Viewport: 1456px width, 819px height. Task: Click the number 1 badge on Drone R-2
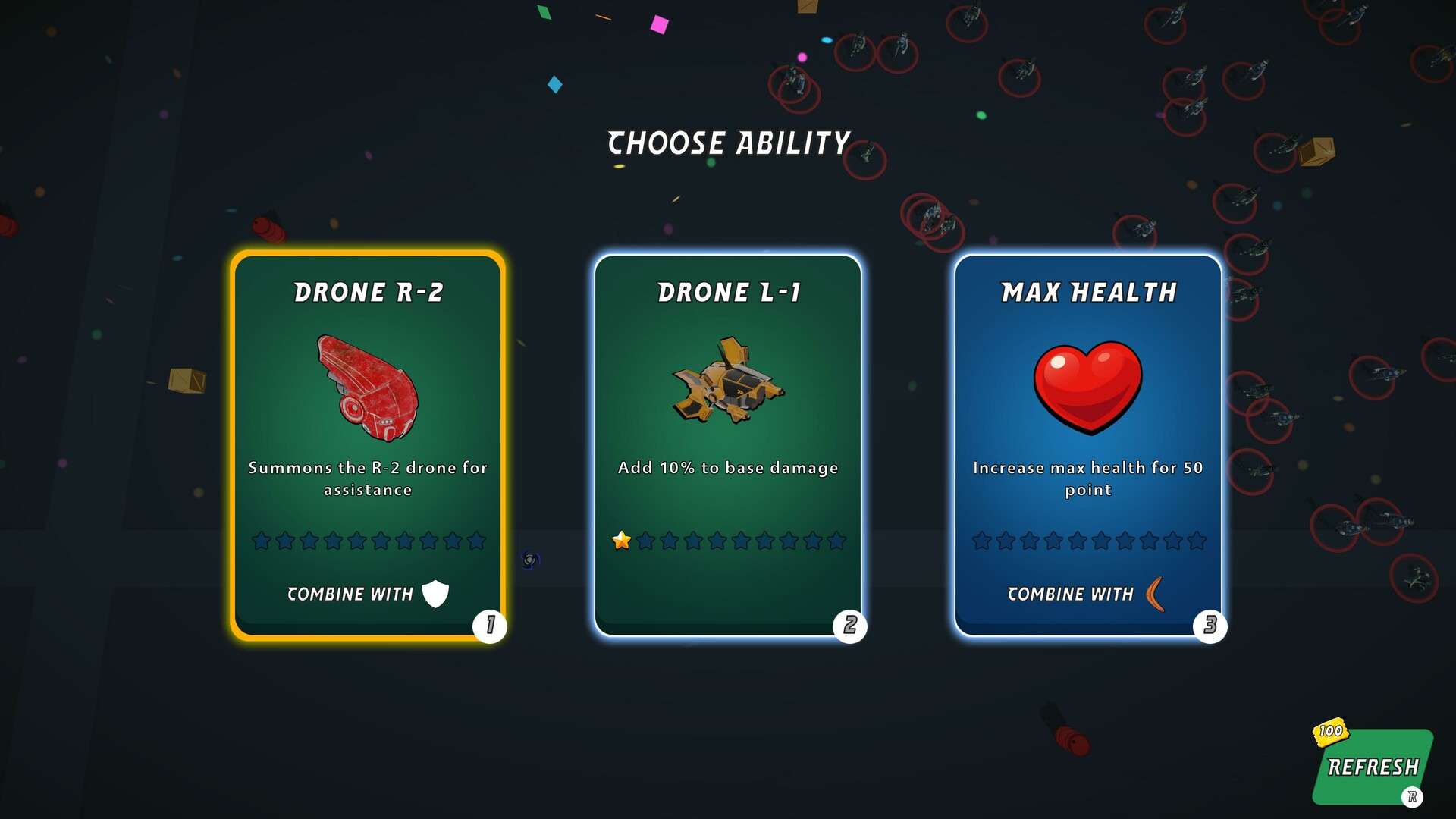489,626
